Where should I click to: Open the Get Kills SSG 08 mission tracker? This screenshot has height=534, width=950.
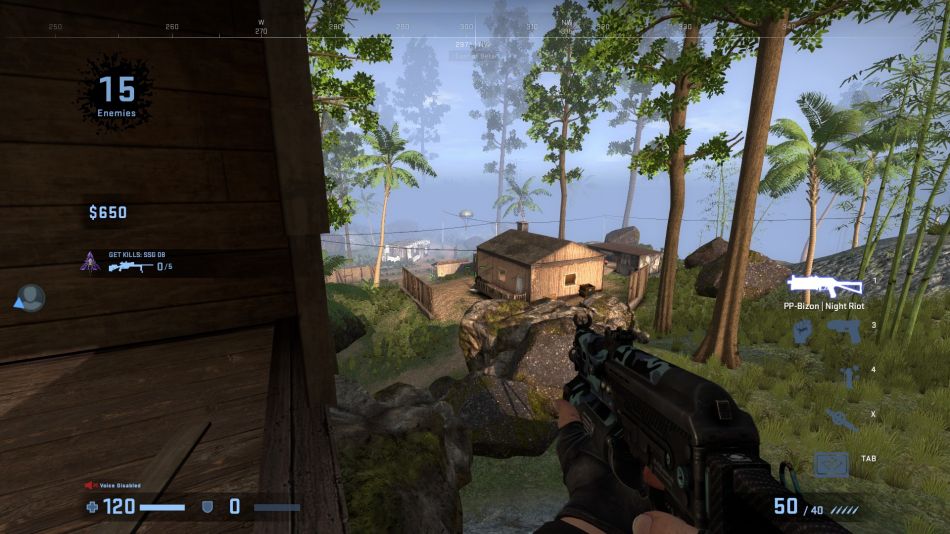[x=132, y=262]
